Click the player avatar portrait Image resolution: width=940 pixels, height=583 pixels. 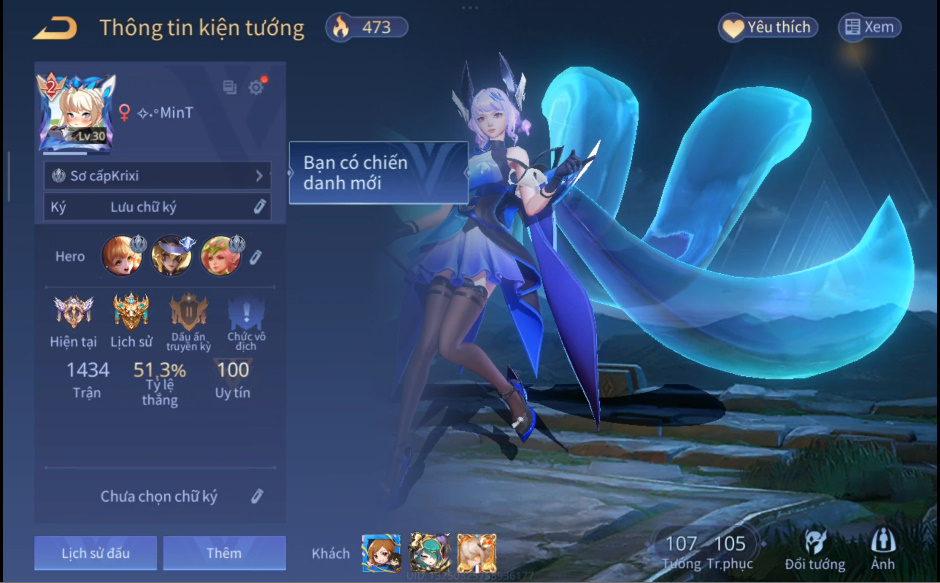[76, 113]
